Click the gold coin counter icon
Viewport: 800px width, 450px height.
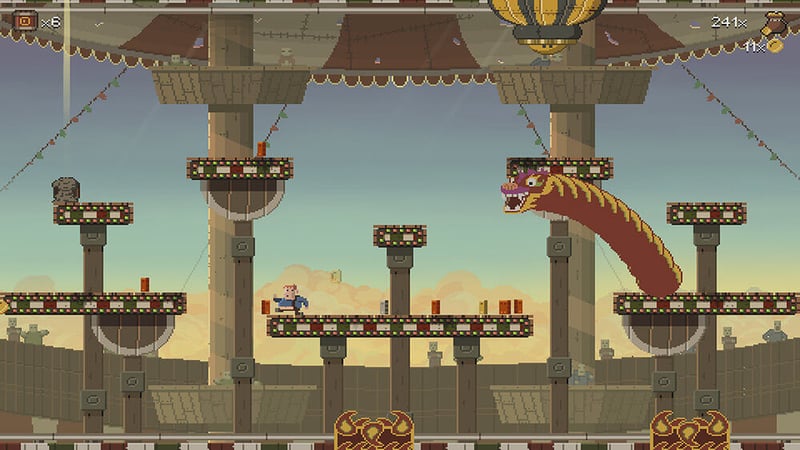tap(774, 46)
